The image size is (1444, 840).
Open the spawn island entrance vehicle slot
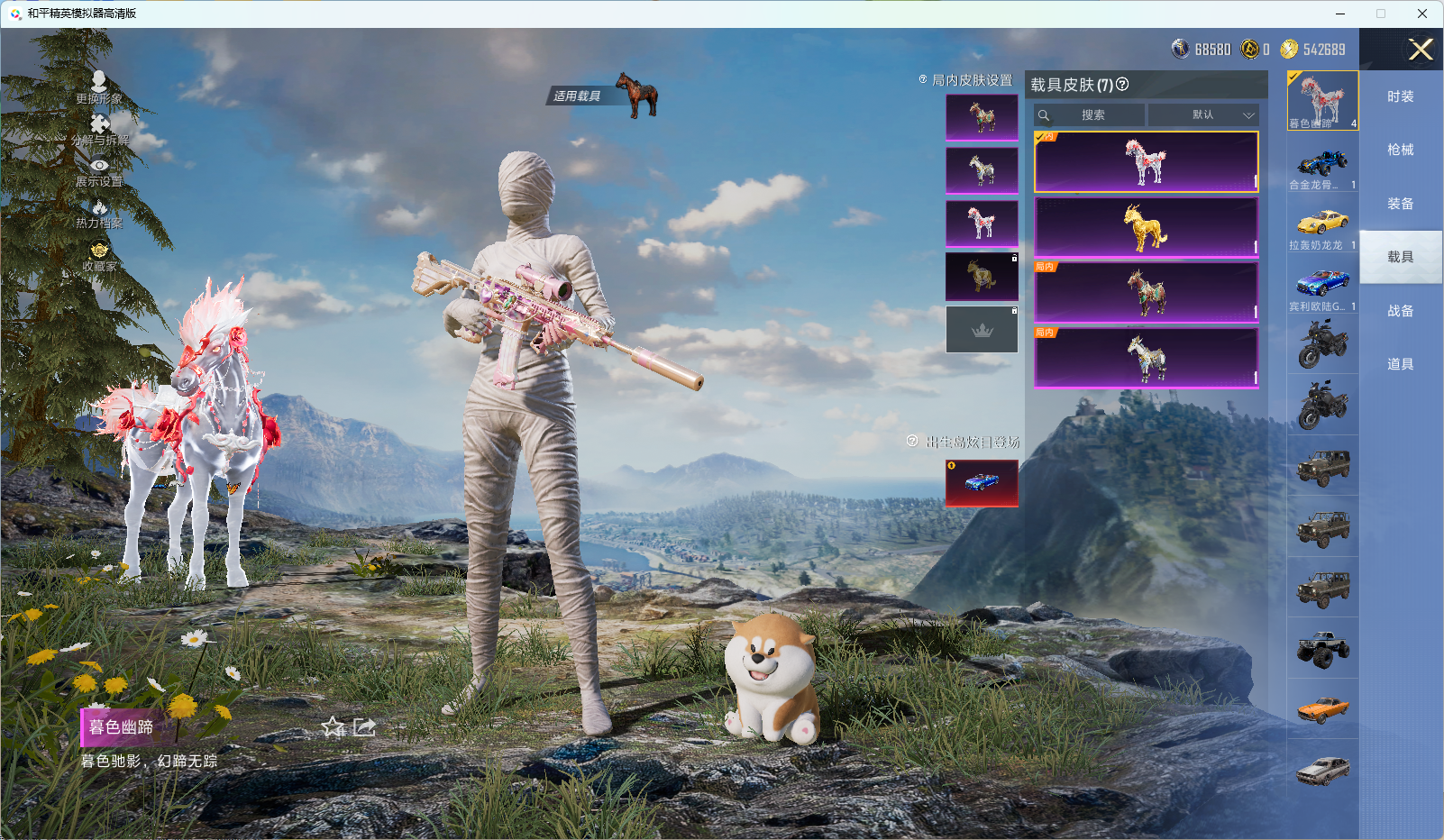point(982,483)
